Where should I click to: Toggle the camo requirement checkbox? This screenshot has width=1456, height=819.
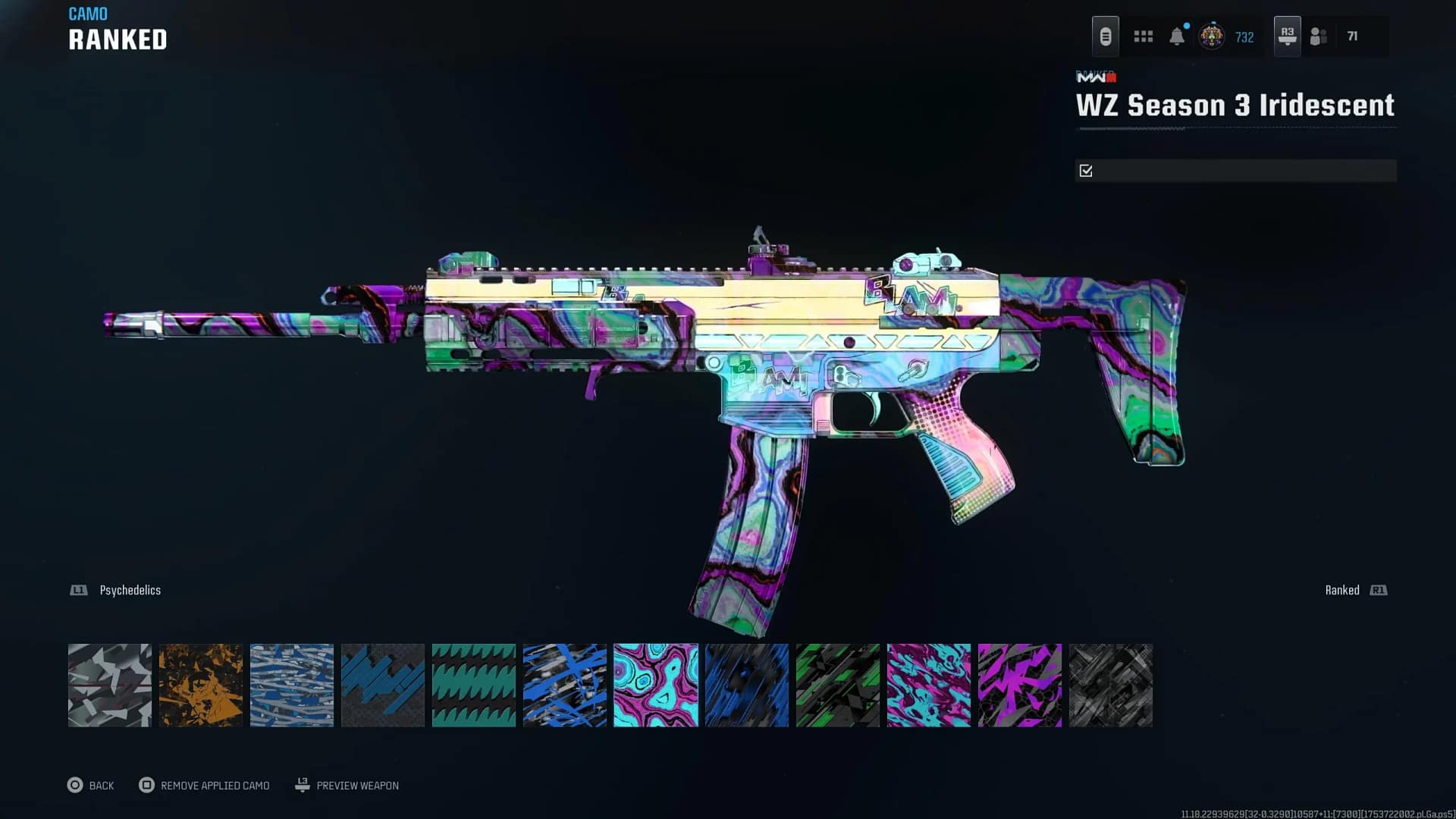[1086, 171]
